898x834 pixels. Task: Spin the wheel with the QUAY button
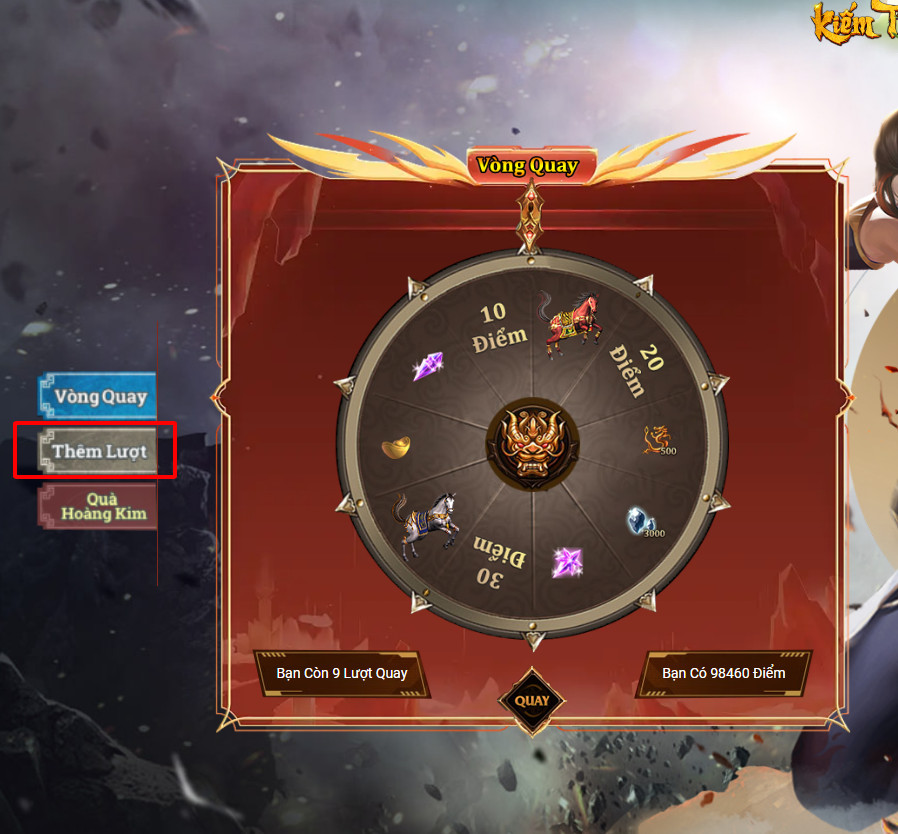pos(532,700)
